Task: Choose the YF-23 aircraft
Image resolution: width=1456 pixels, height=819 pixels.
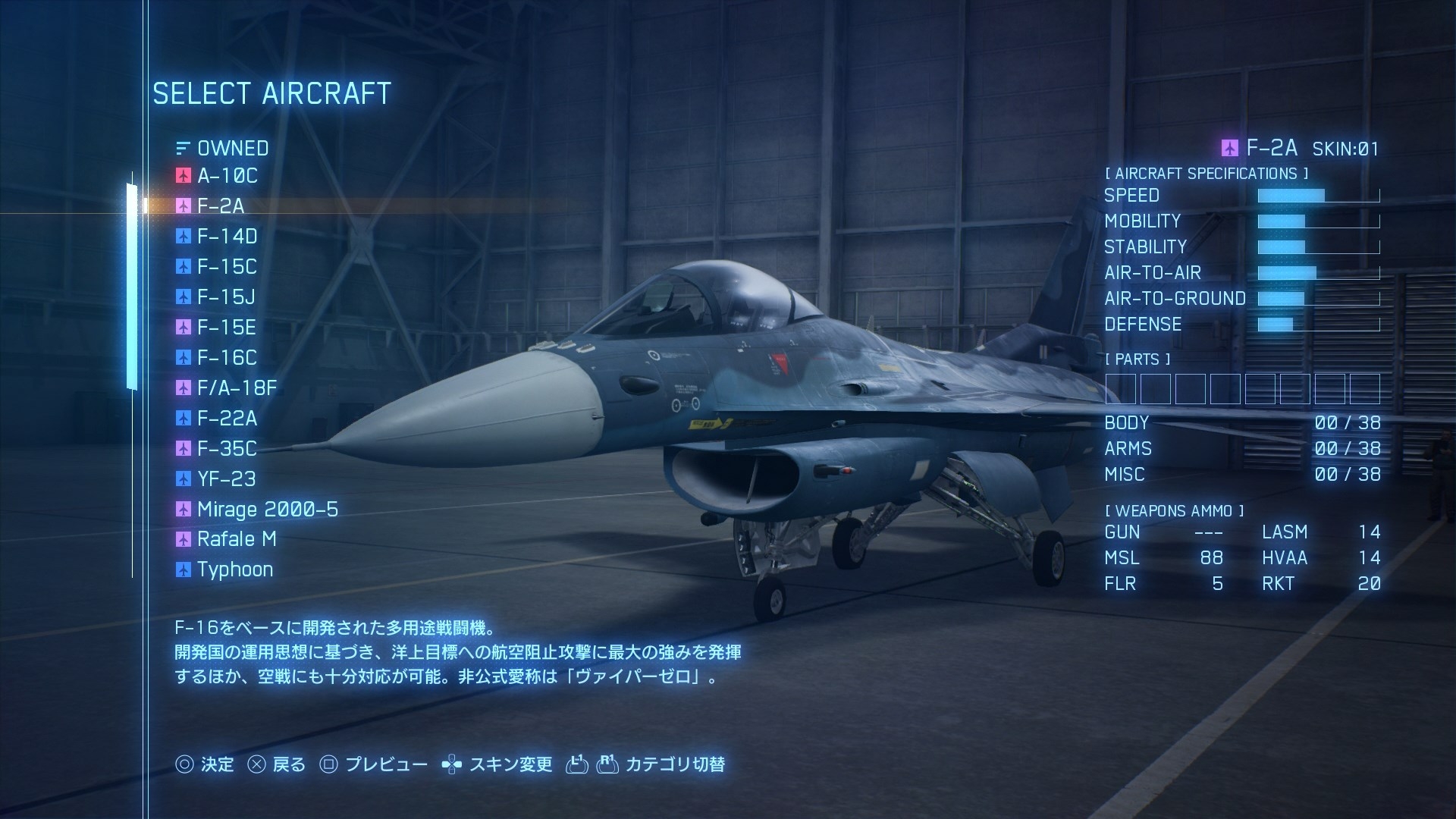Action: pos(226,479)
